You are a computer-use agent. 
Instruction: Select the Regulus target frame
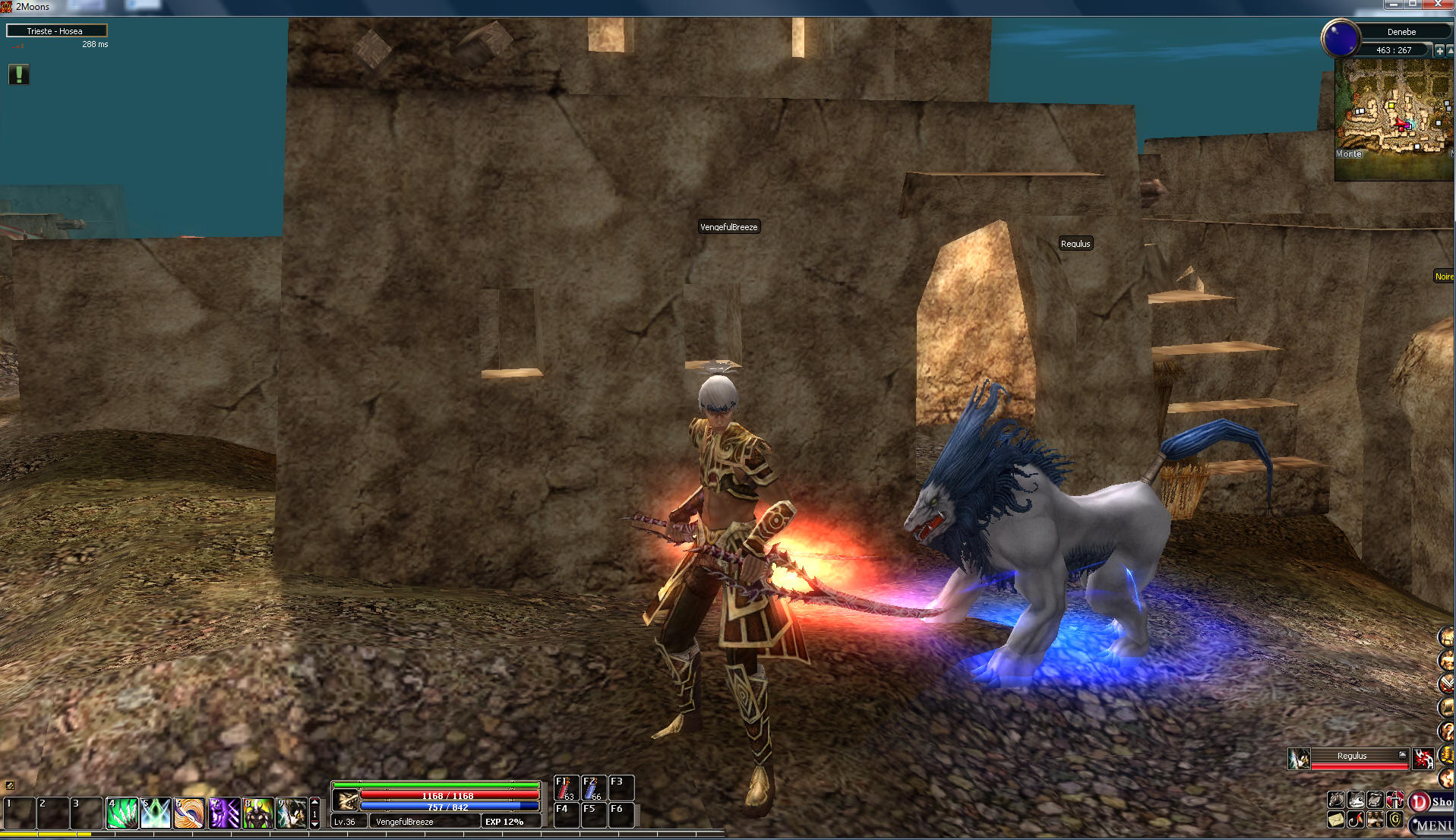pyautogui.click(x=1352, y=757)
